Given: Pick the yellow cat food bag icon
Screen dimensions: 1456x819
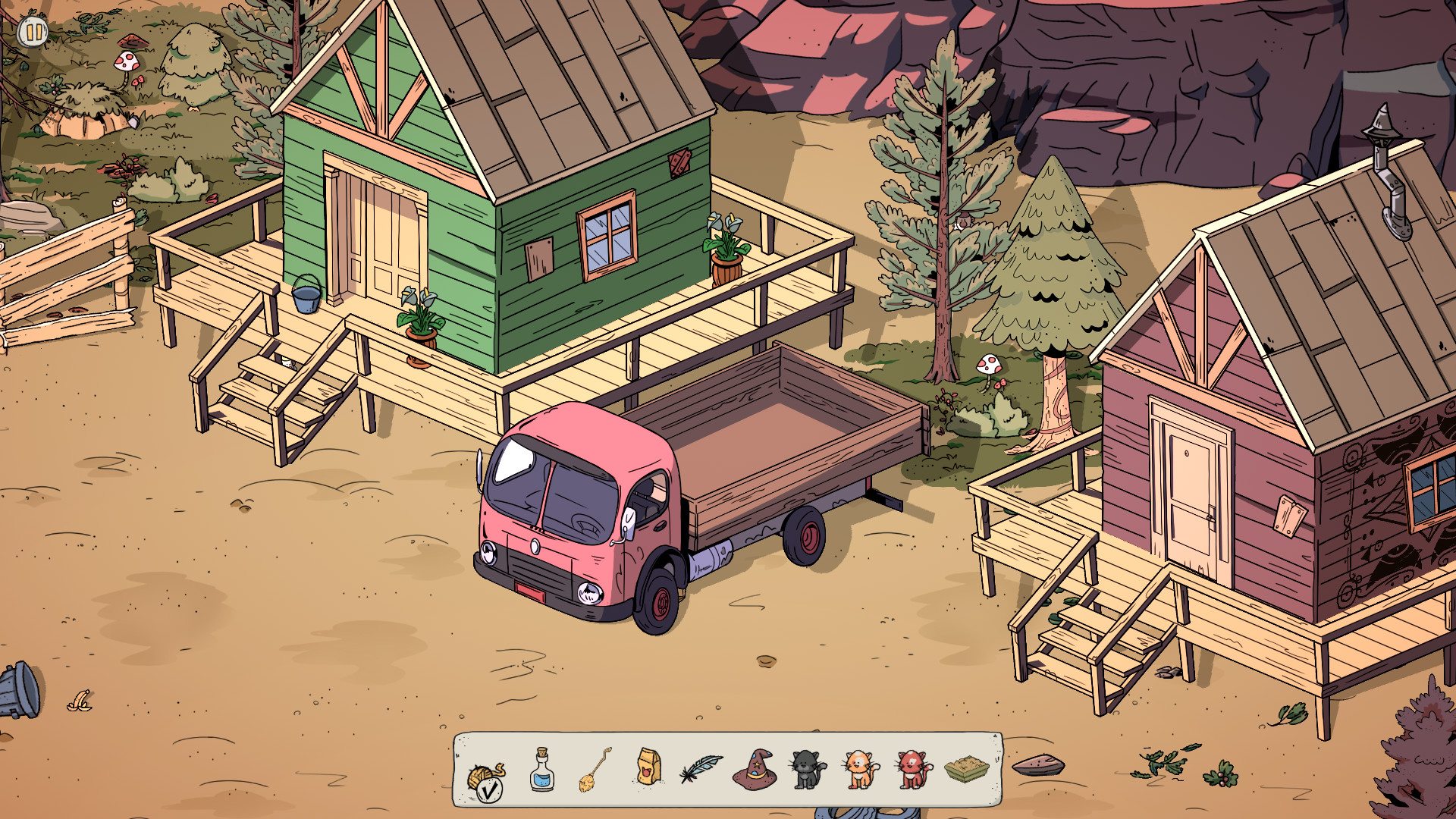Looking at the screenshot, I should click(x=648, y=767).
